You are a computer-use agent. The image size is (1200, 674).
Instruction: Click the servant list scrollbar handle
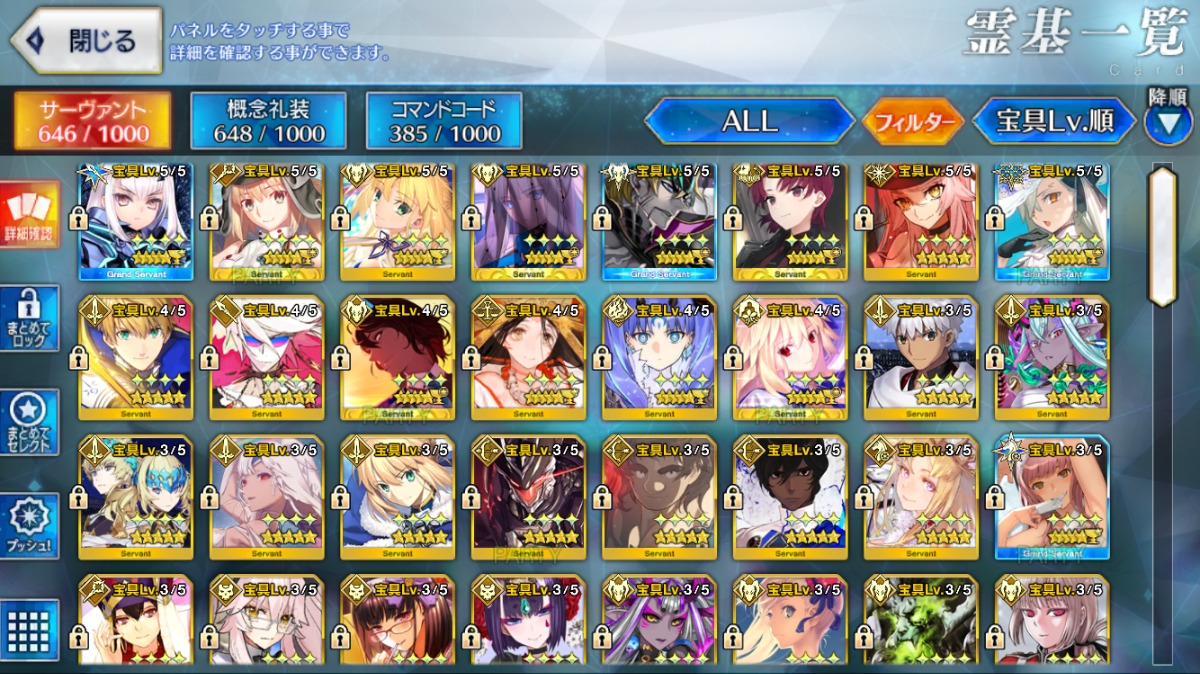(x=1162, y=235)
